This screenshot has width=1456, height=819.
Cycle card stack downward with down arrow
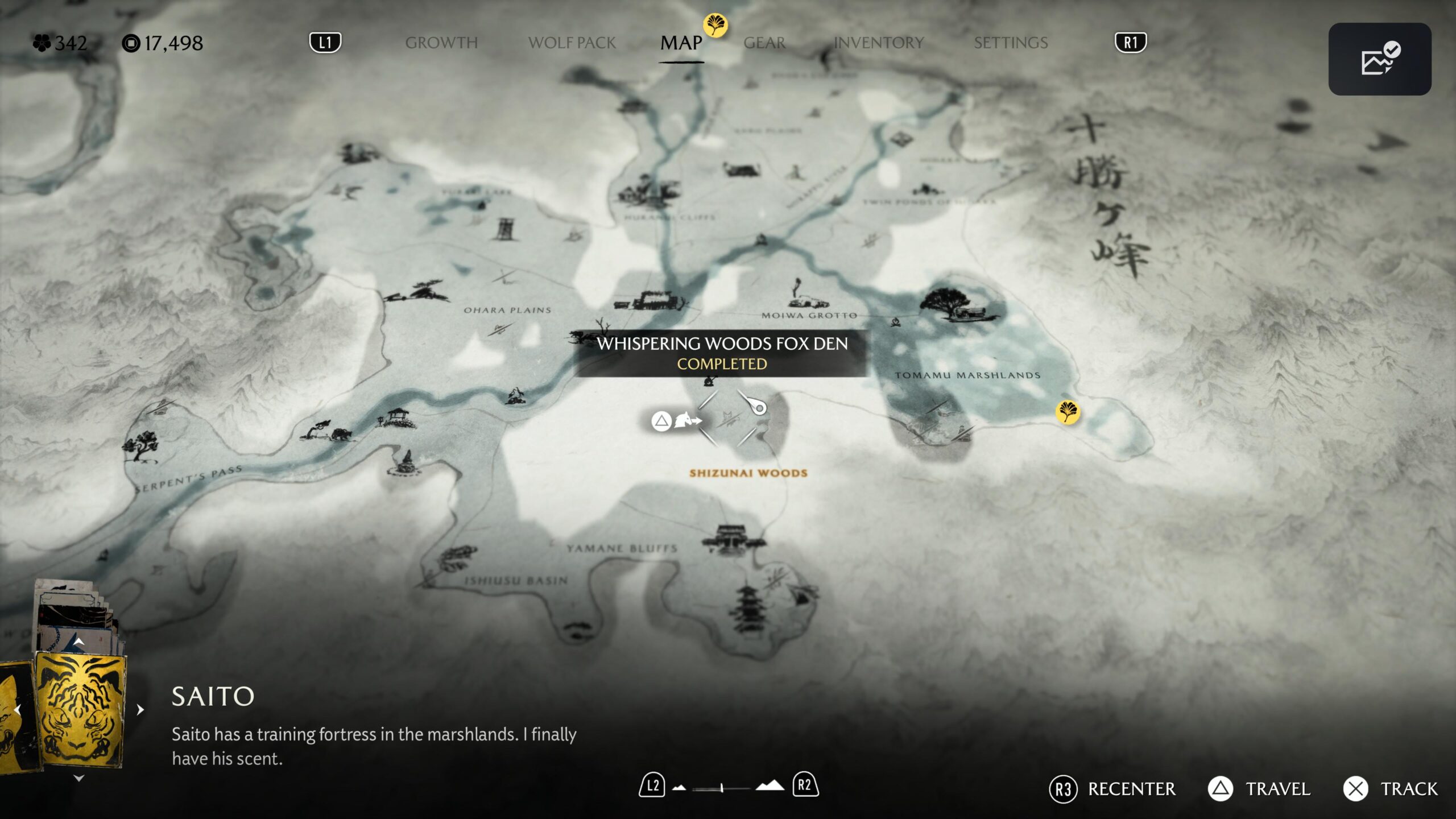[x=79, y=778]
